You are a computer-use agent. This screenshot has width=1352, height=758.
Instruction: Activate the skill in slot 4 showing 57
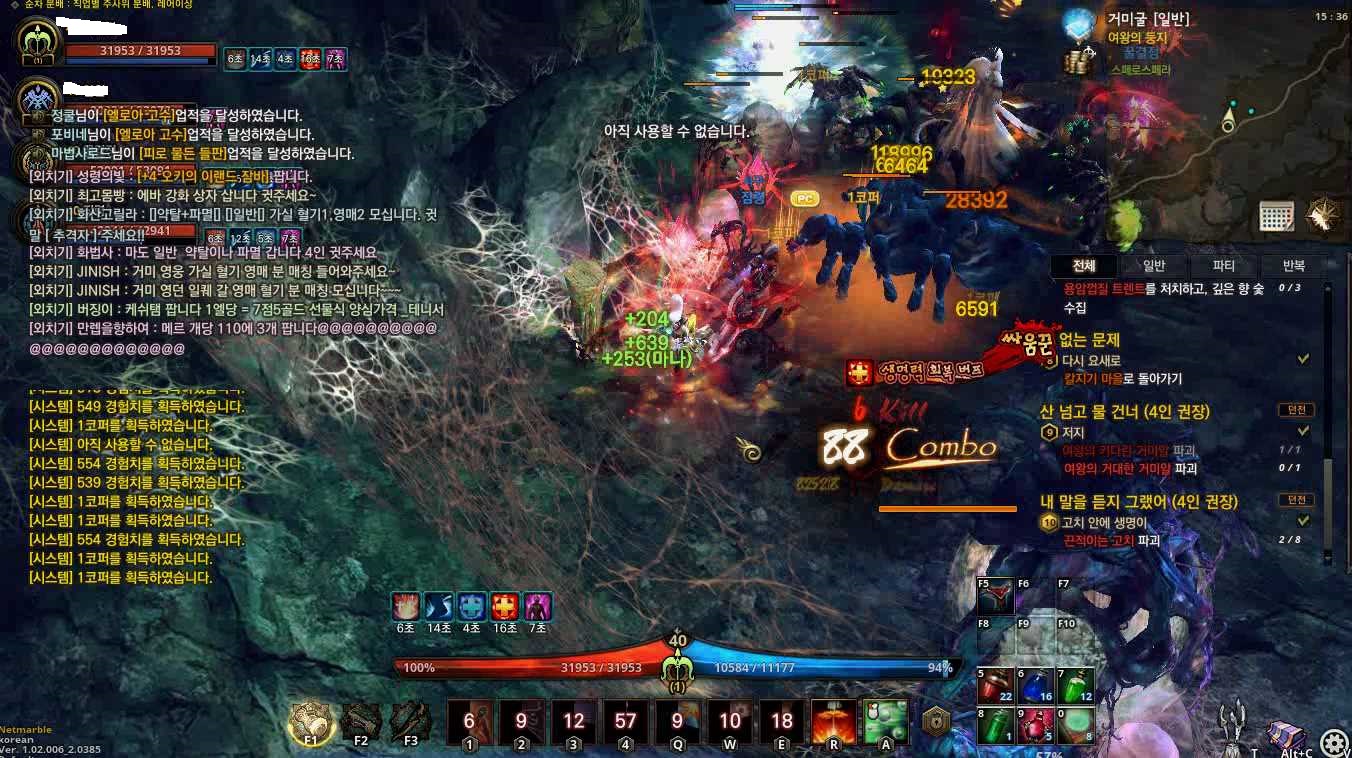626,721
